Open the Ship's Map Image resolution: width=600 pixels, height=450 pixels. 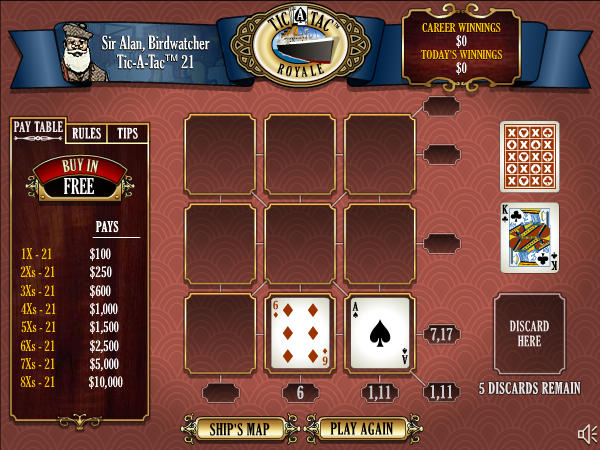pos(240,429)
